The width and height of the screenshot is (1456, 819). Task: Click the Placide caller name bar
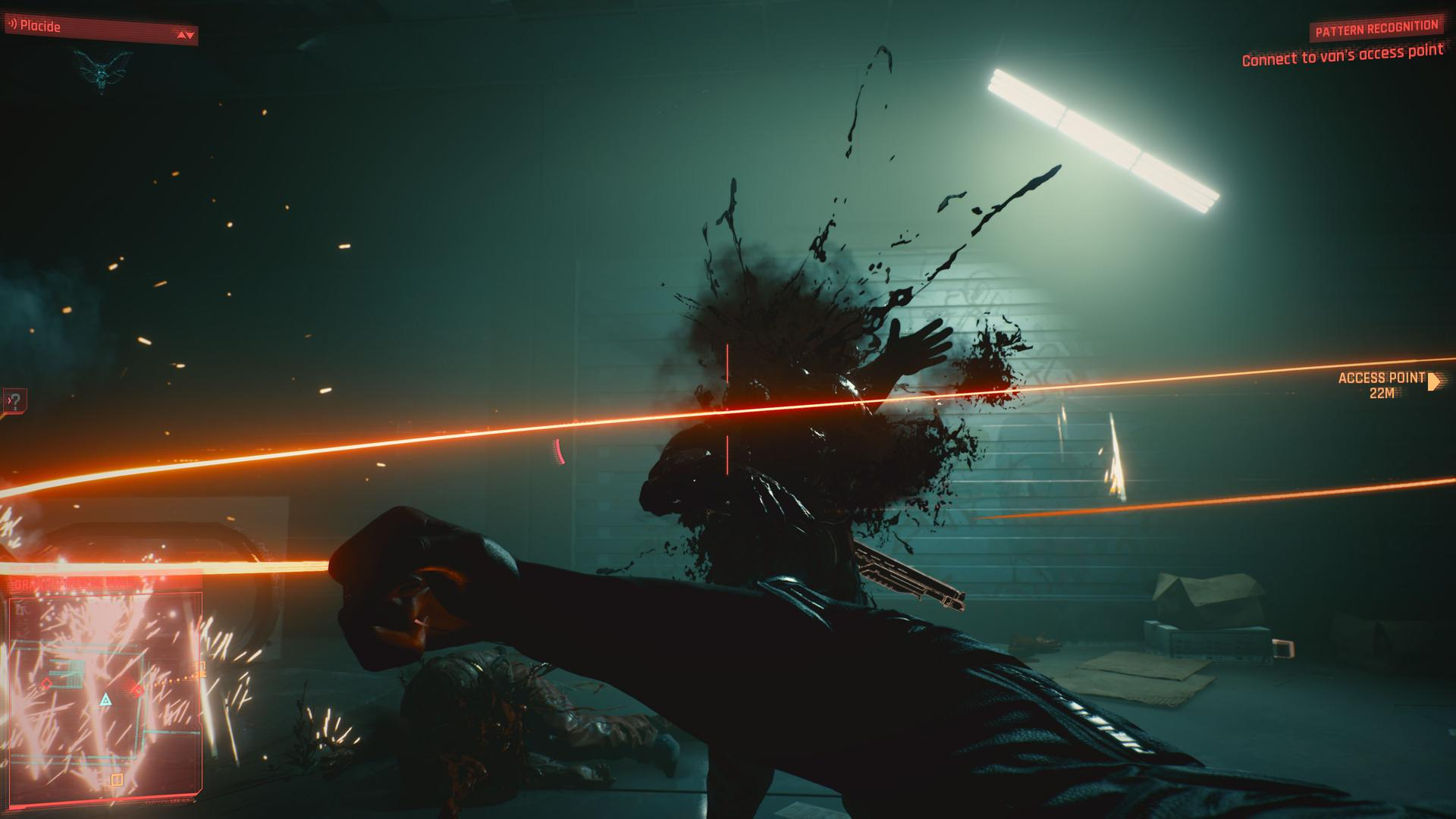[100, 28]
